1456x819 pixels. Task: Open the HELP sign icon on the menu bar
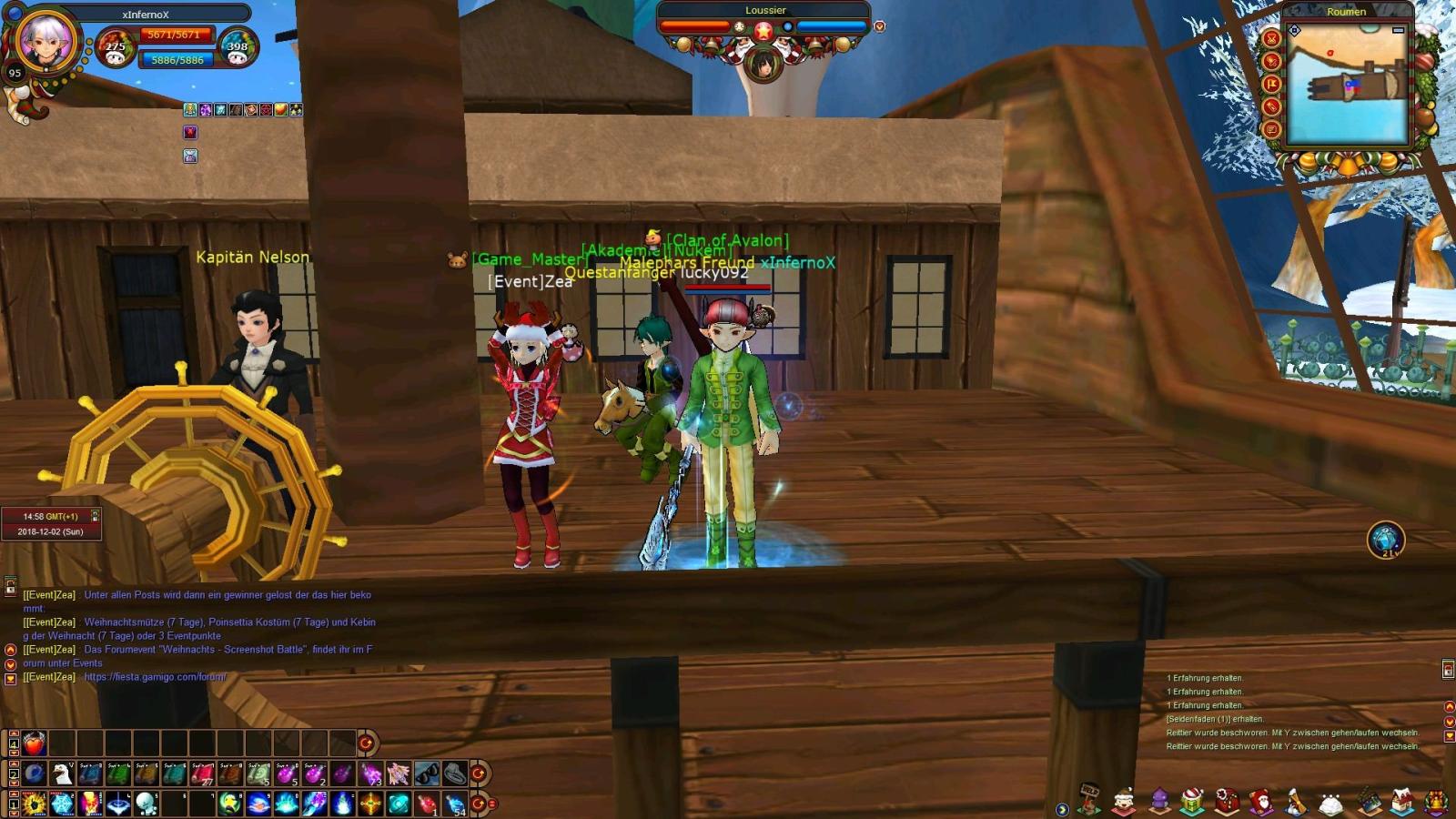tap(1090, 799)
